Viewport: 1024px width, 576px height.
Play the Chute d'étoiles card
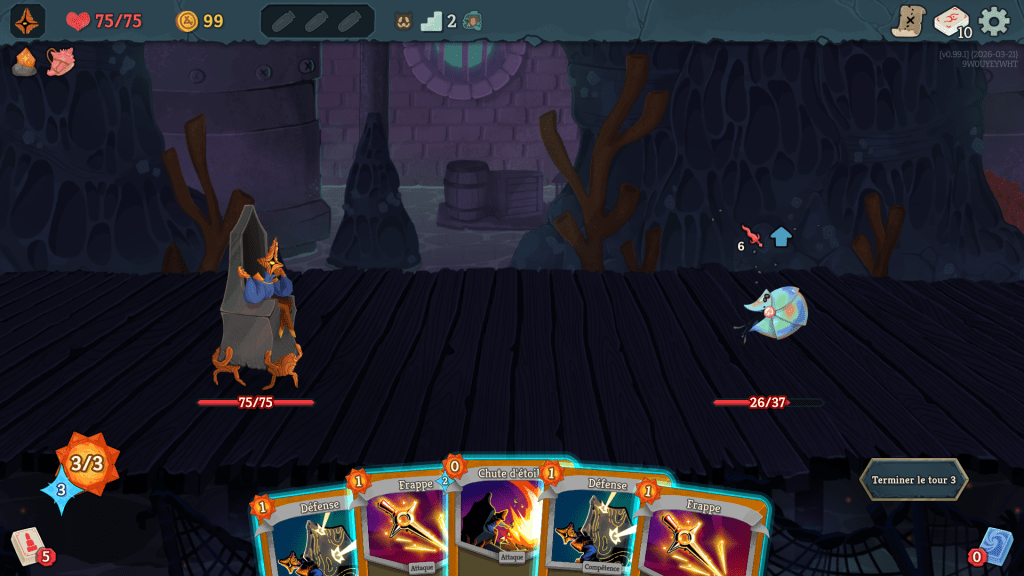pos(505,515)
